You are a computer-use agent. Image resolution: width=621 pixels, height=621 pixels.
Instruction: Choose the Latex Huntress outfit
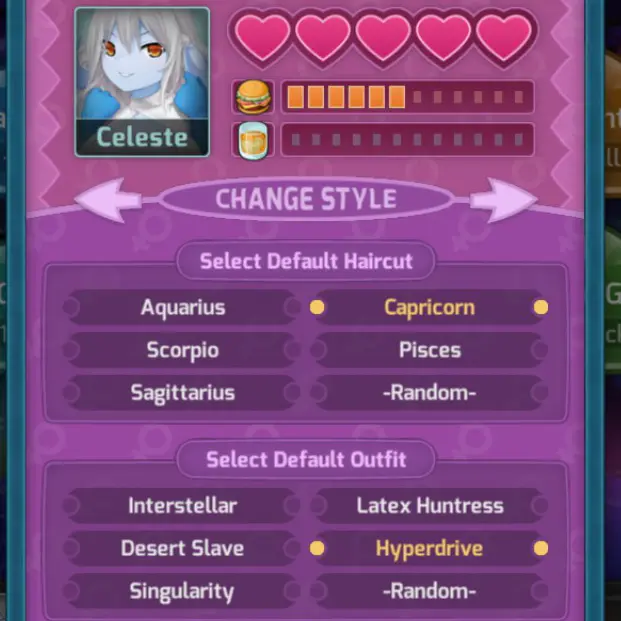(x=429, y=506)
